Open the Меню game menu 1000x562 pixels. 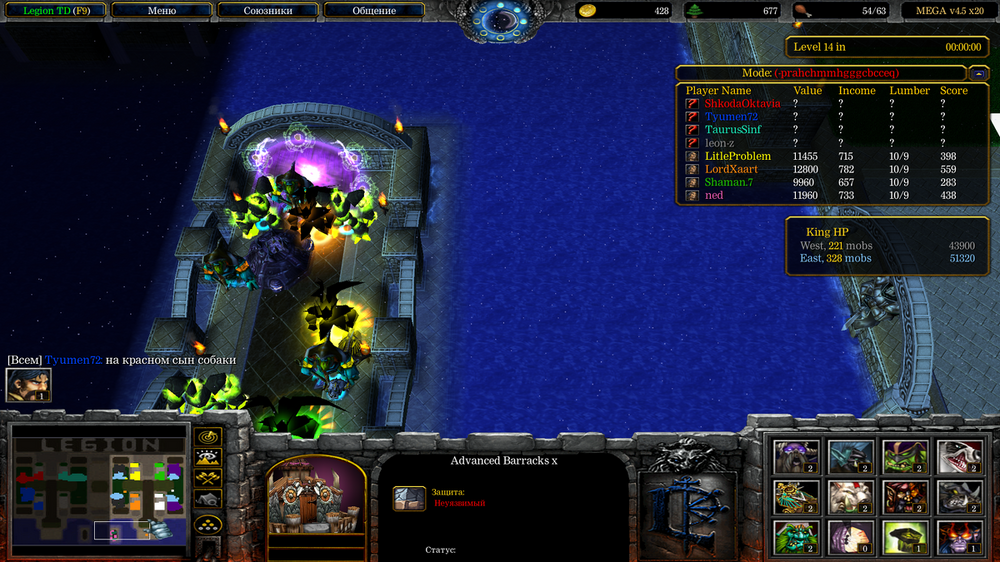point(161,11)
